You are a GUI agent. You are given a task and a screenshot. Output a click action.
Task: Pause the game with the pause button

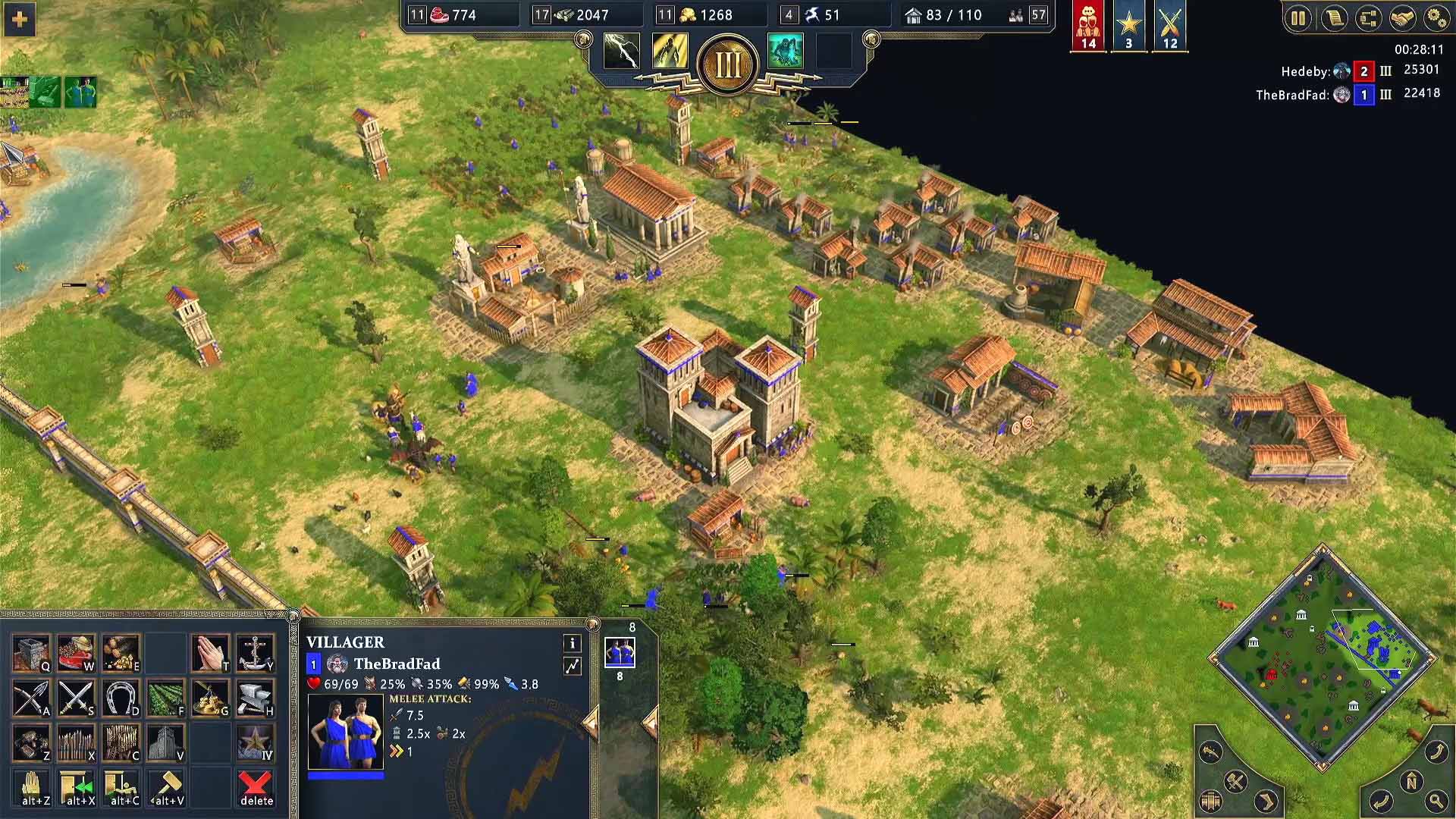pos(1298,18)
